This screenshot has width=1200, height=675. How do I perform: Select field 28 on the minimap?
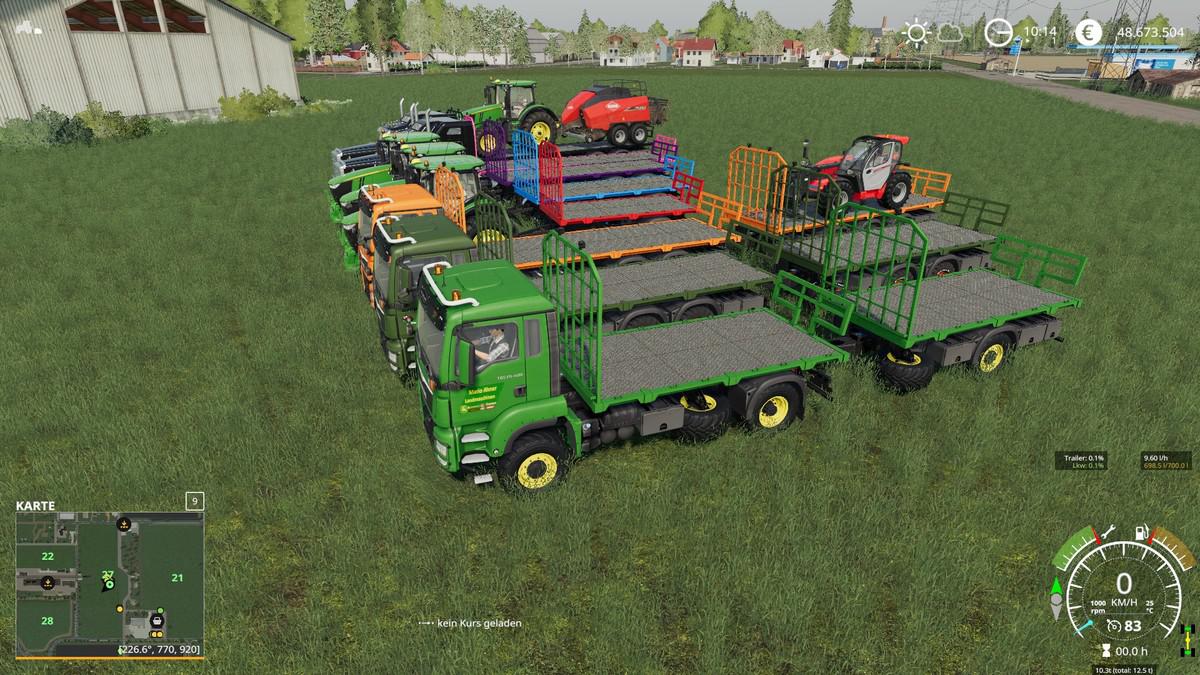(47, 621)
